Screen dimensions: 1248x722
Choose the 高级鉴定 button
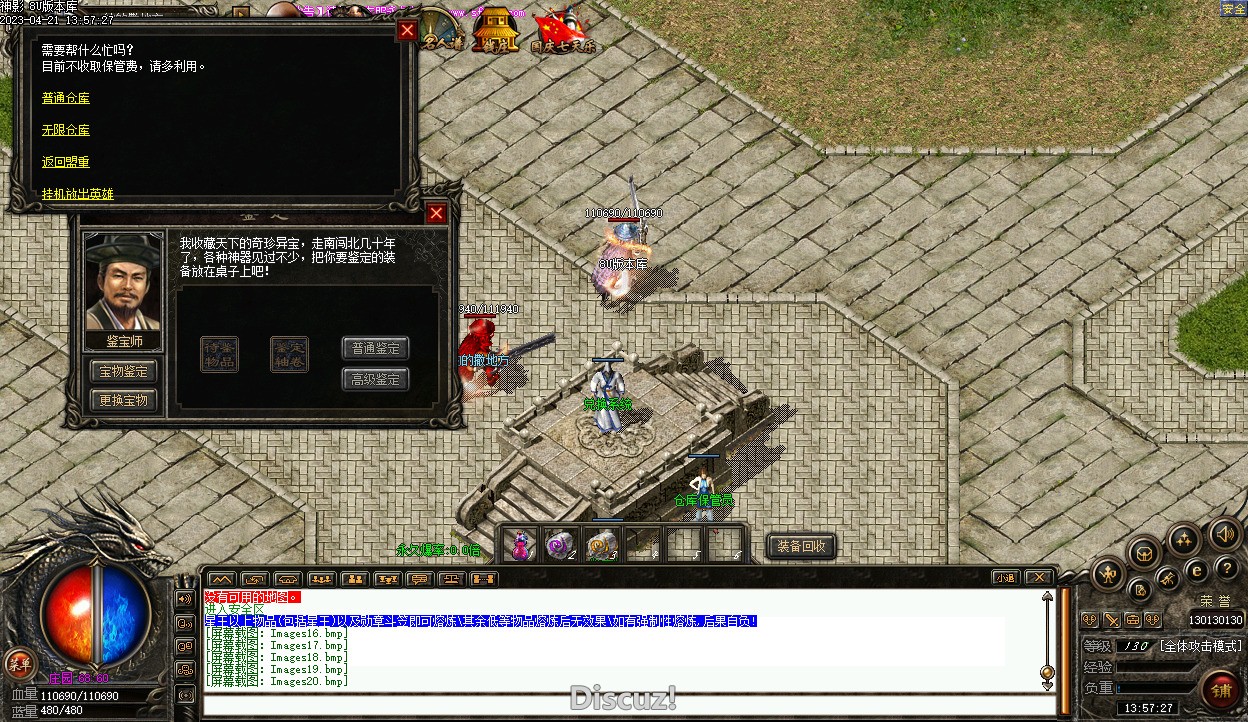[x=376, y=379]
